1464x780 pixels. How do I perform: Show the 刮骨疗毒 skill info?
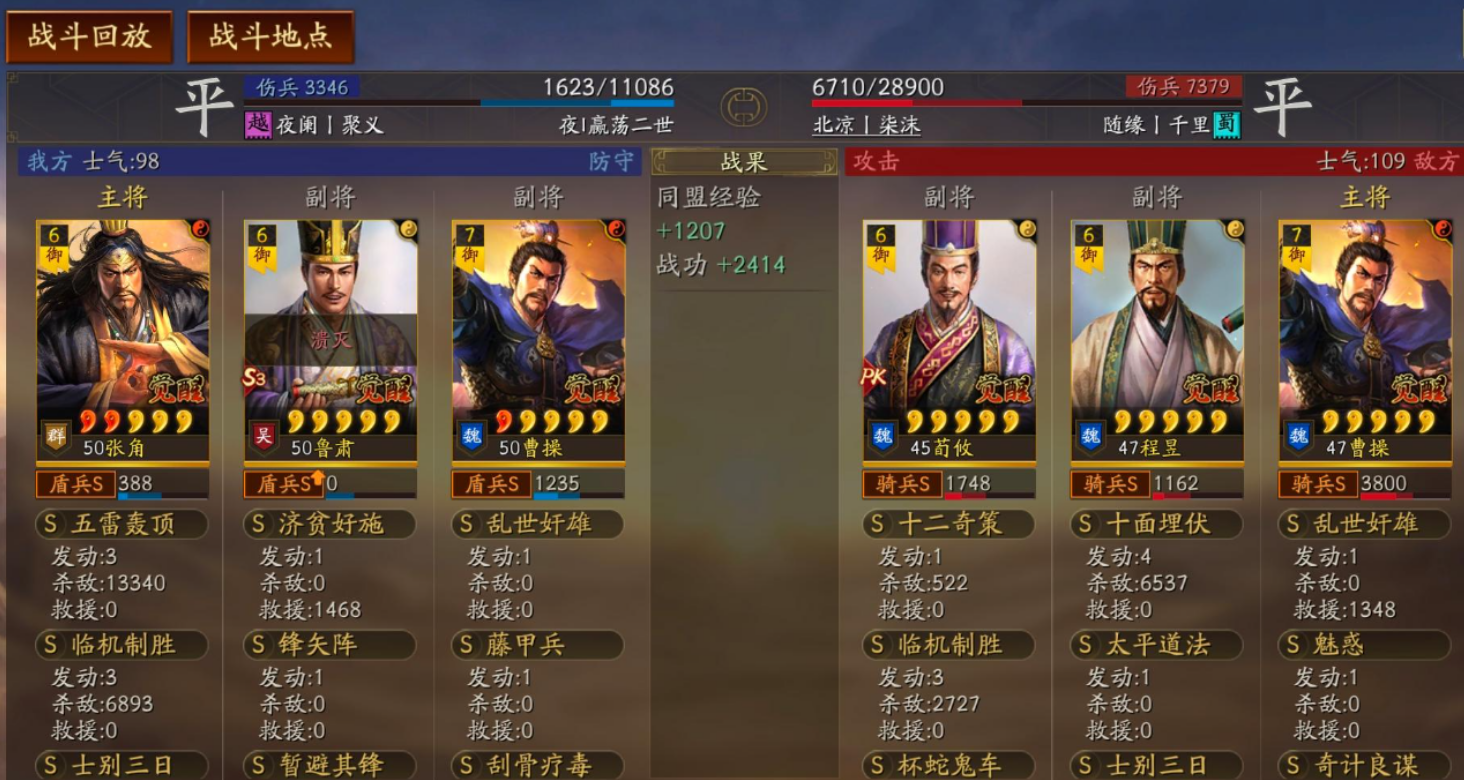coord(538,766)
